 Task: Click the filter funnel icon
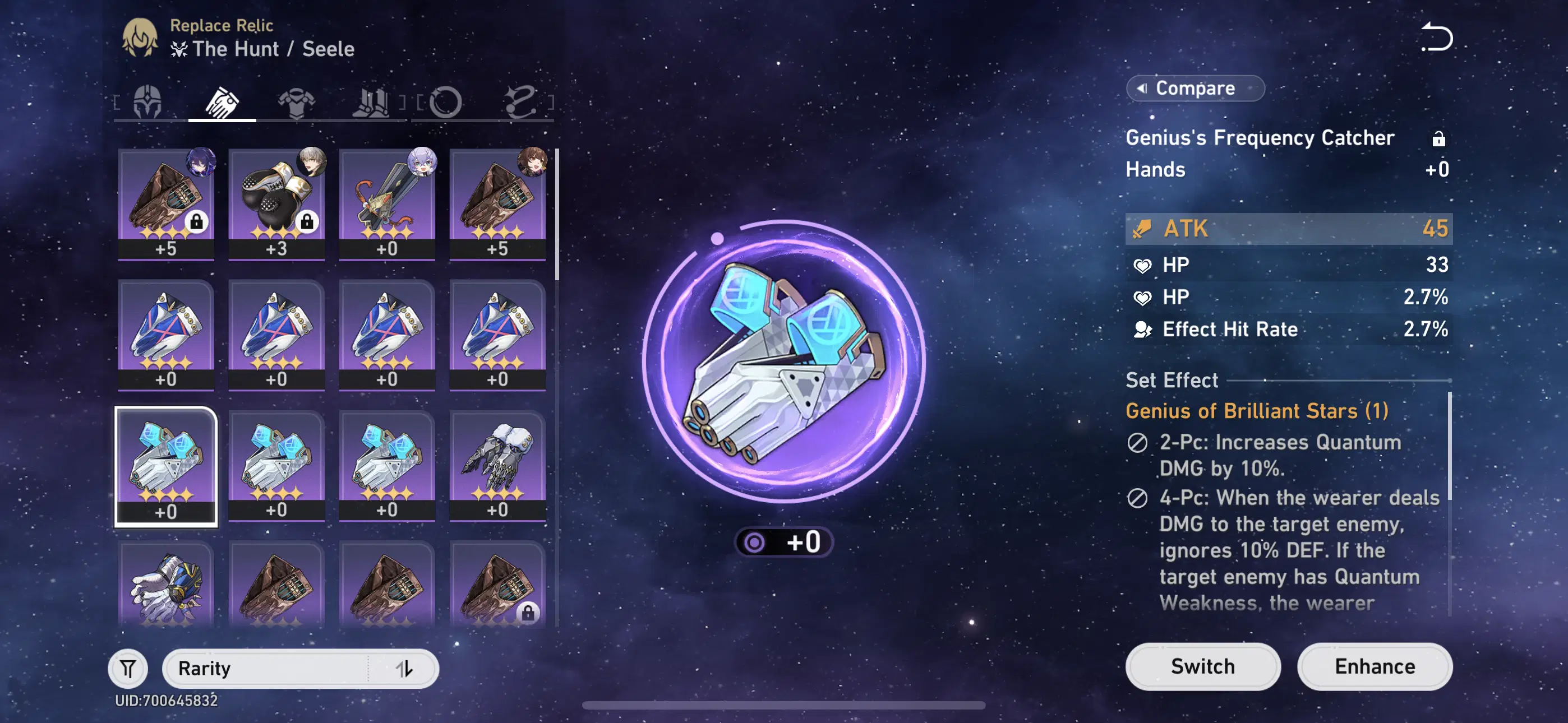[129, 668]
